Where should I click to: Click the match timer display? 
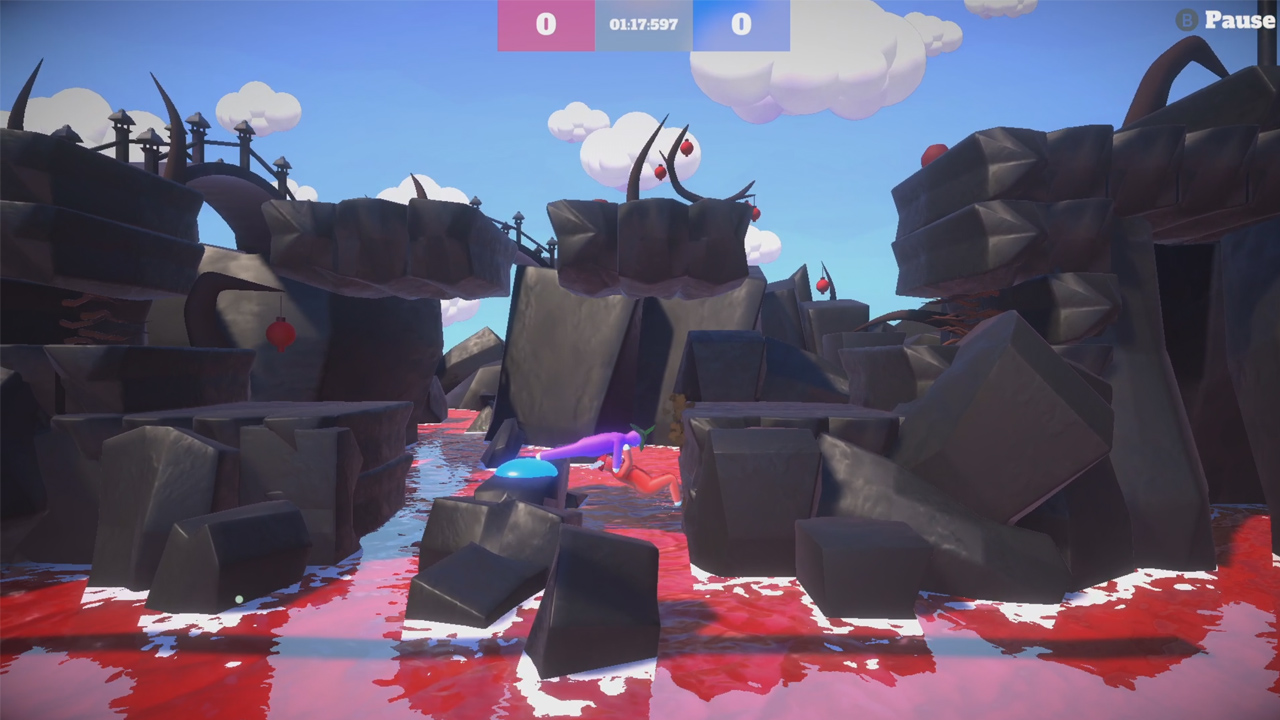click(x=641, y=25)
